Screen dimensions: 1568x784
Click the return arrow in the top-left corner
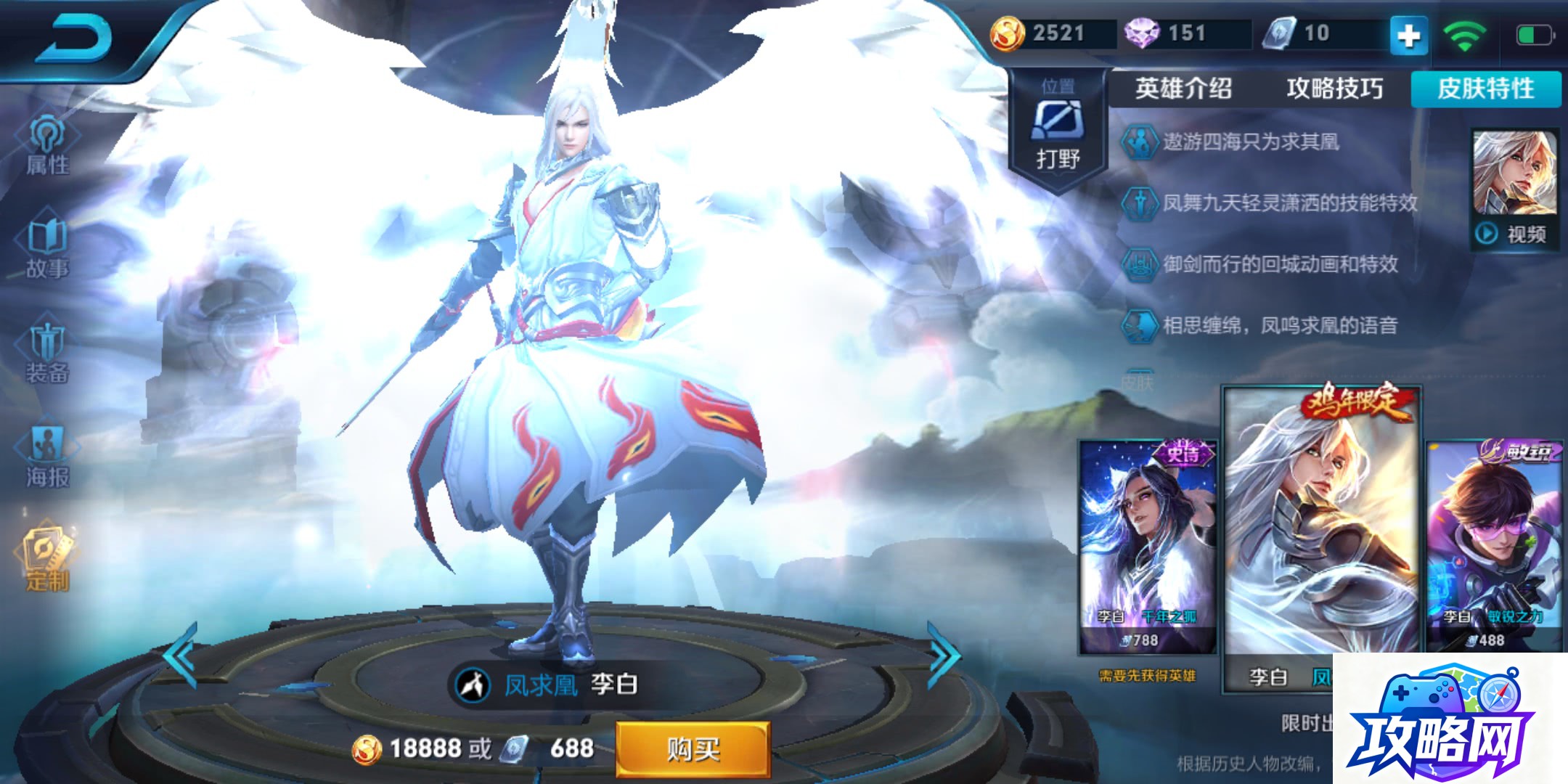[x=80, y=40]
